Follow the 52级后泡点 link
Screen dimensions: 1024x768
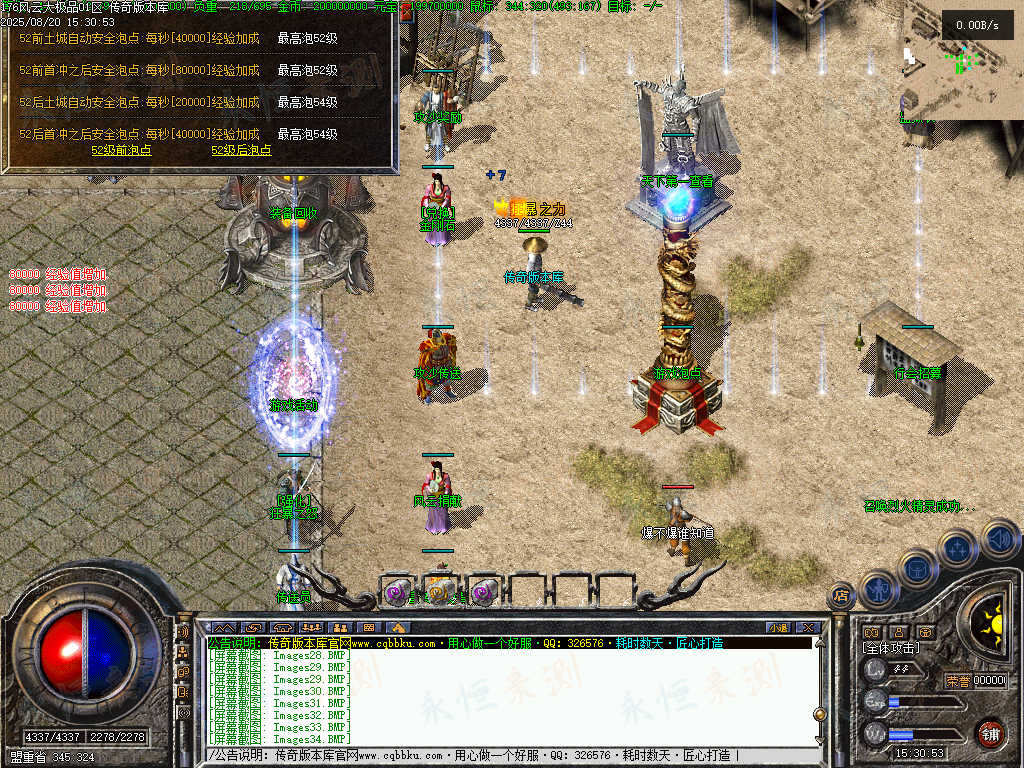pyautogui.click(x=241, y=150)
